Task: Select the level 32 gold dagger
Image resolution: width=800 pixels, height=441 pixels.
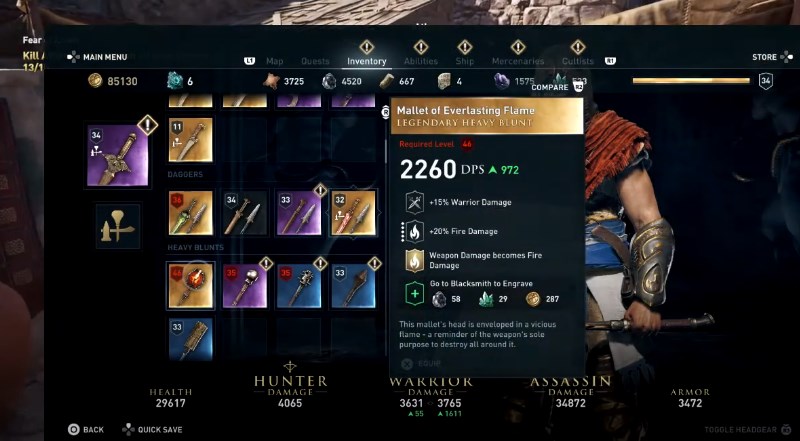Action: pos(352,213)
